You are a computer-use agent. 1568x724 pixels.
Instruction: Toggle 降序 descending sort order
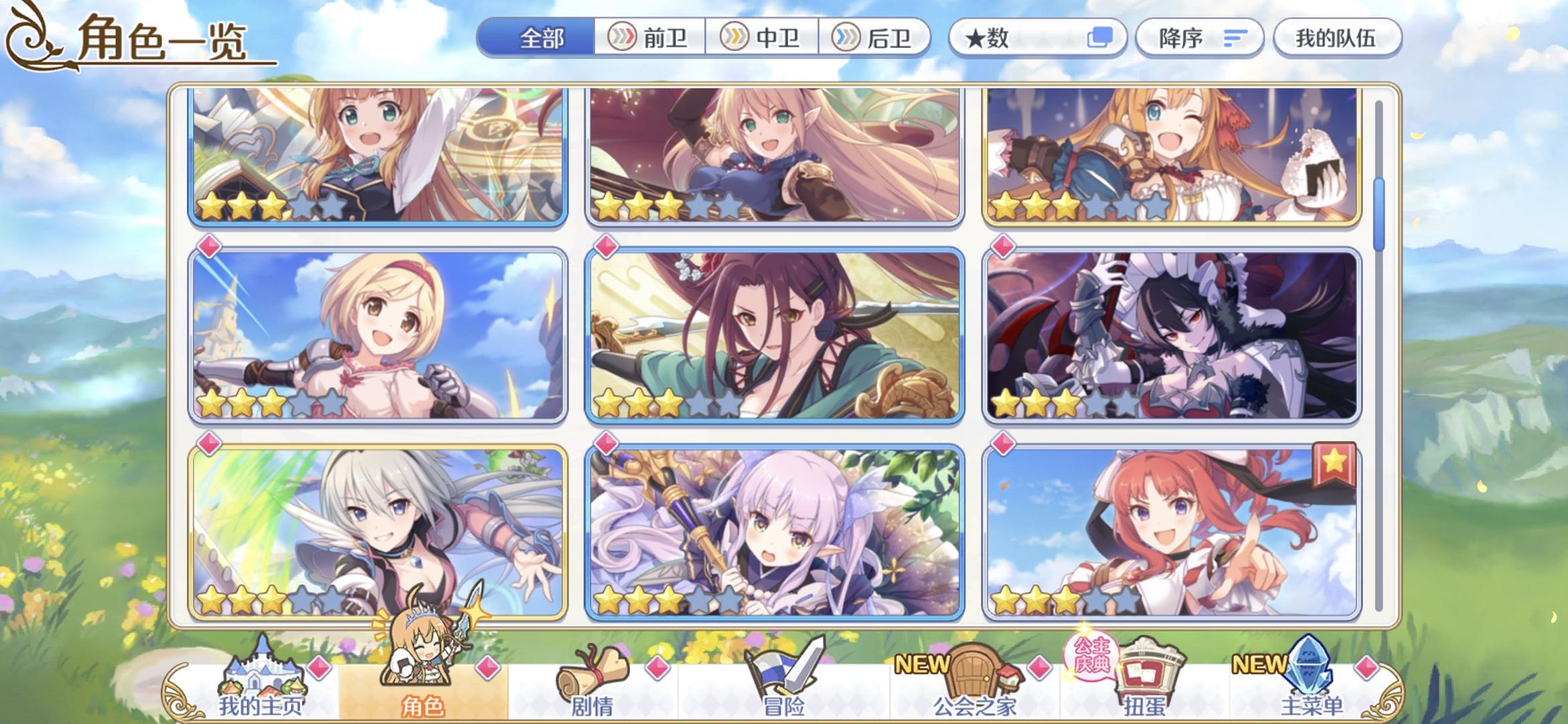coord(1200,38)
